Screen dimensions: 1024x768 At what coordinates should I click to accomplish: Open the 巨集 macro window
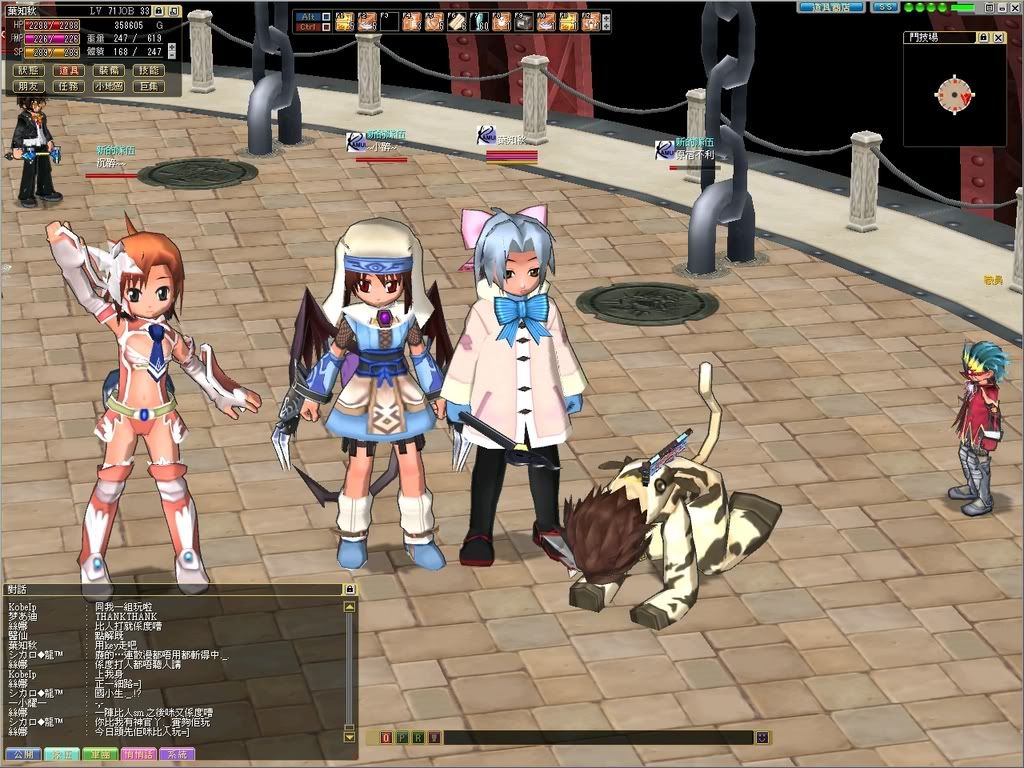148,86
